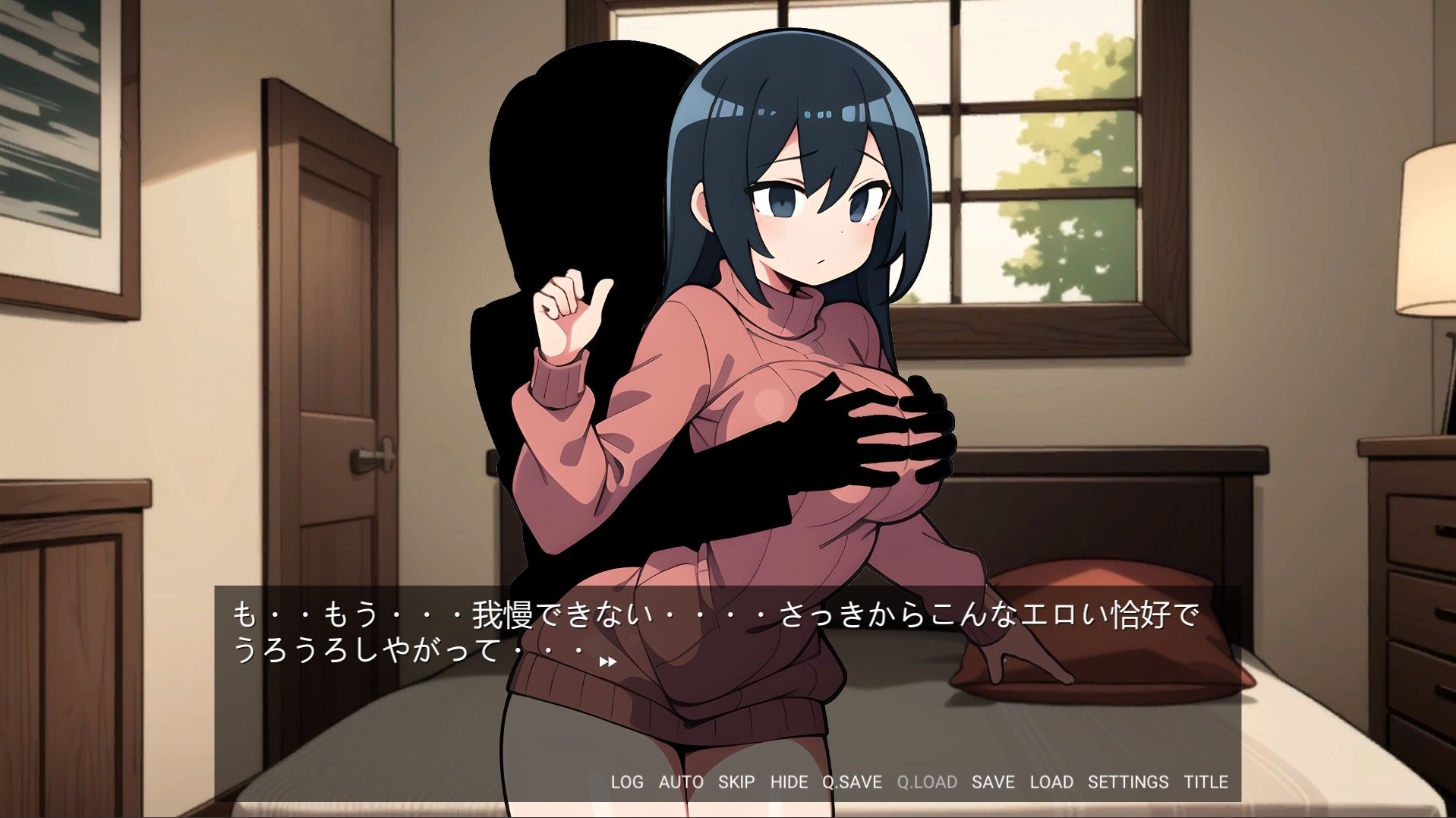Return to the TITLE screen
The height and width of the screenshot is (818, 1456).
[1207, 782]
